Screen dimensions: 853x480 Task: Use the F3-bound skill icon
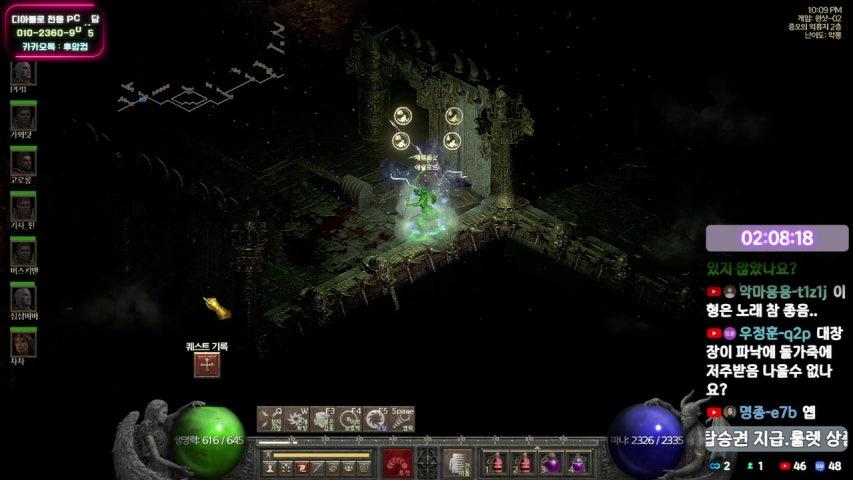tap(322, 418)
